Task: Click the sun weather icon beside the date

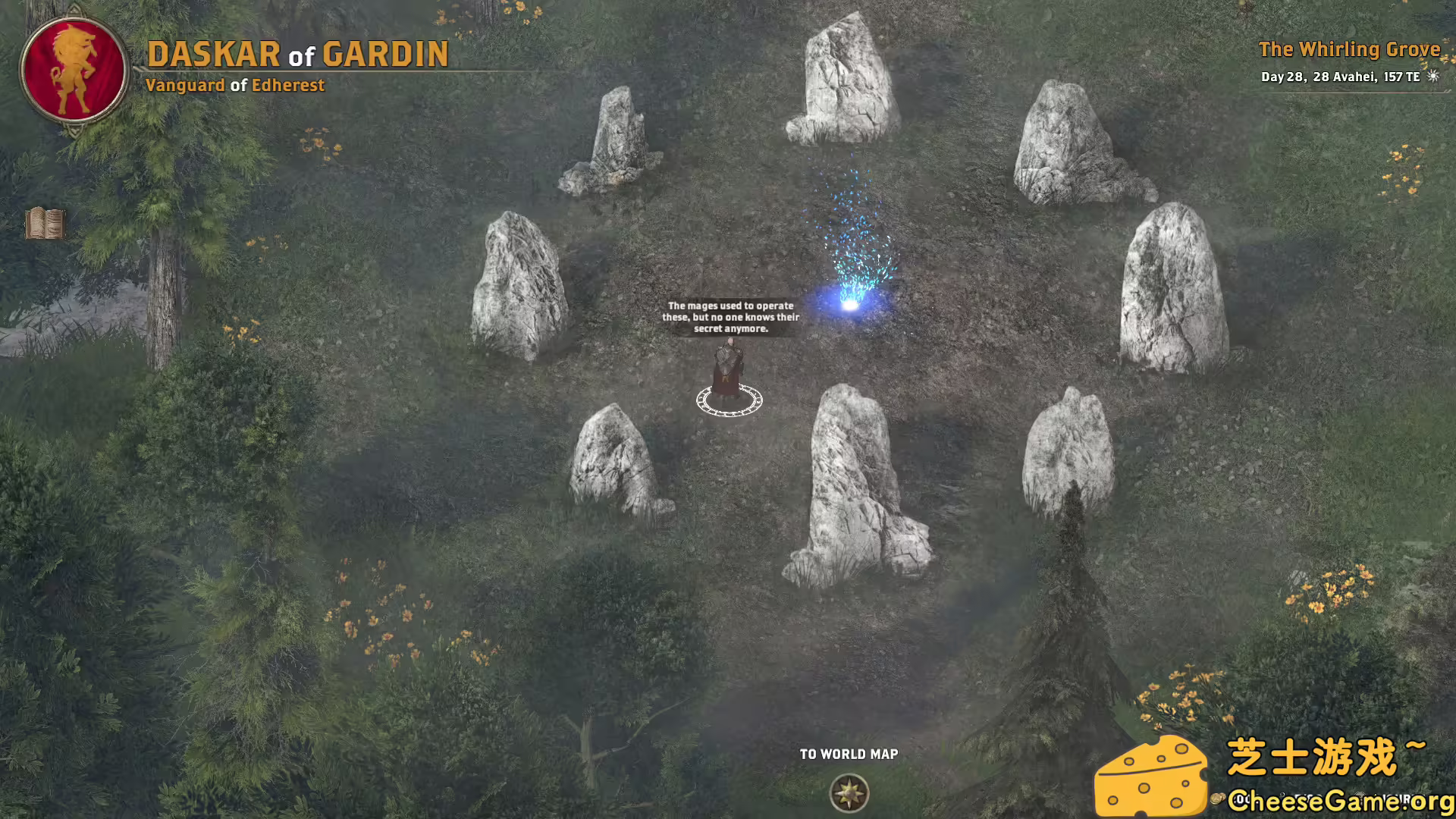Action: (1432, 76)
